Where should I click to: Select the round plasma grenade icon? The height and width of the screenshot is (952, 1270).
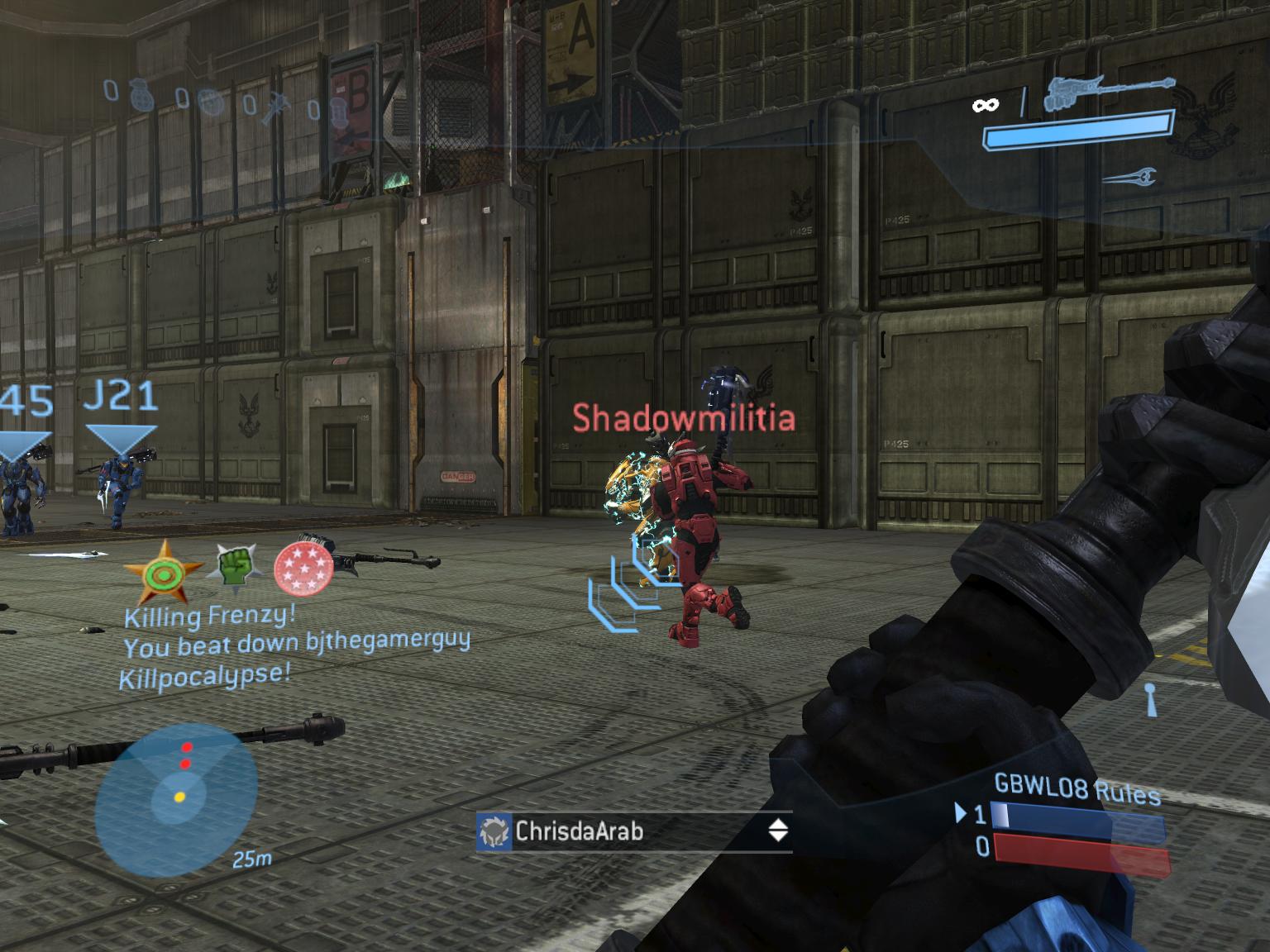[x=210, y=101]
